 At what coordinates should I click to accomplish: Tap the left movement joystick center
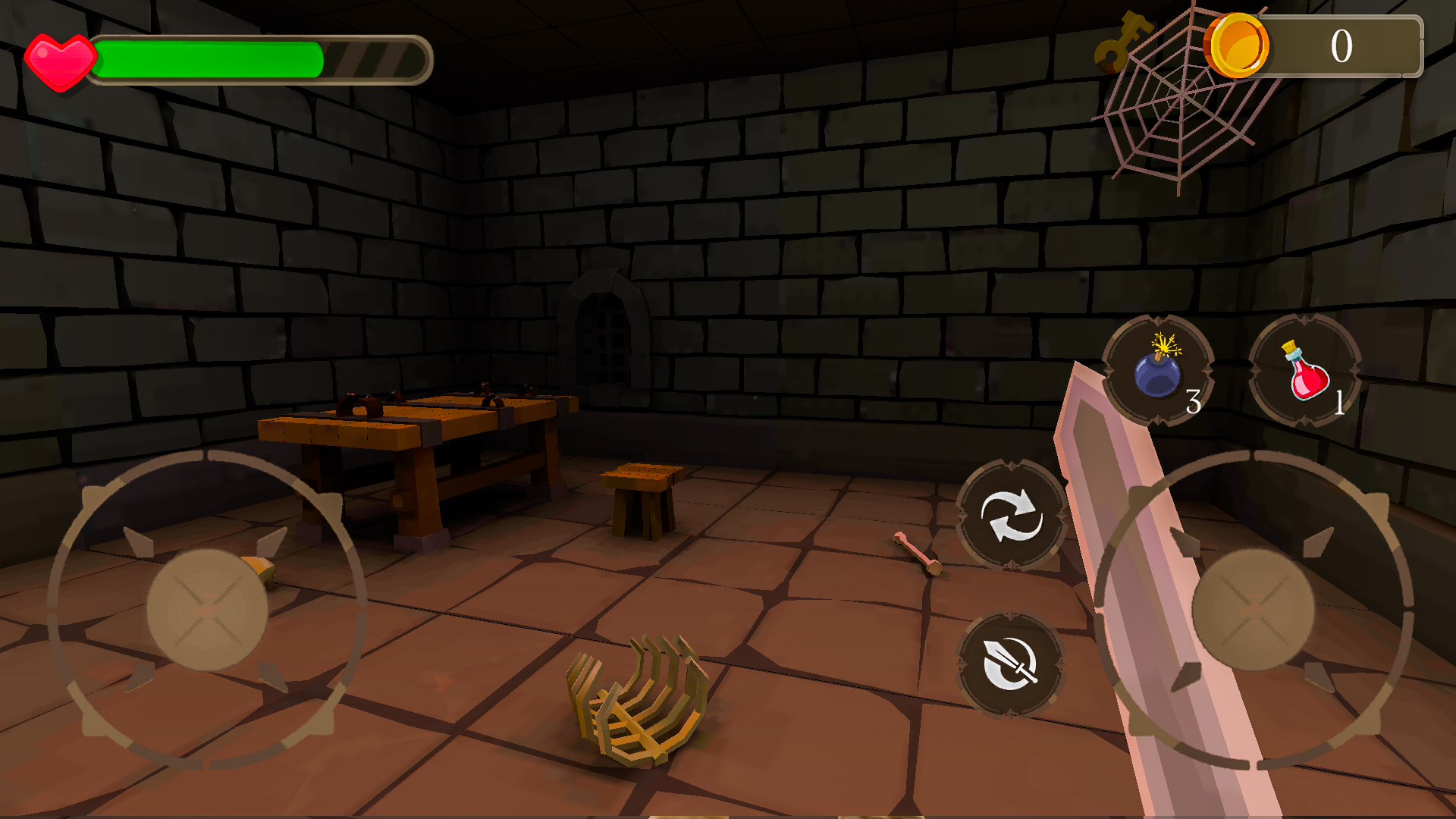(x=206, y=607)
